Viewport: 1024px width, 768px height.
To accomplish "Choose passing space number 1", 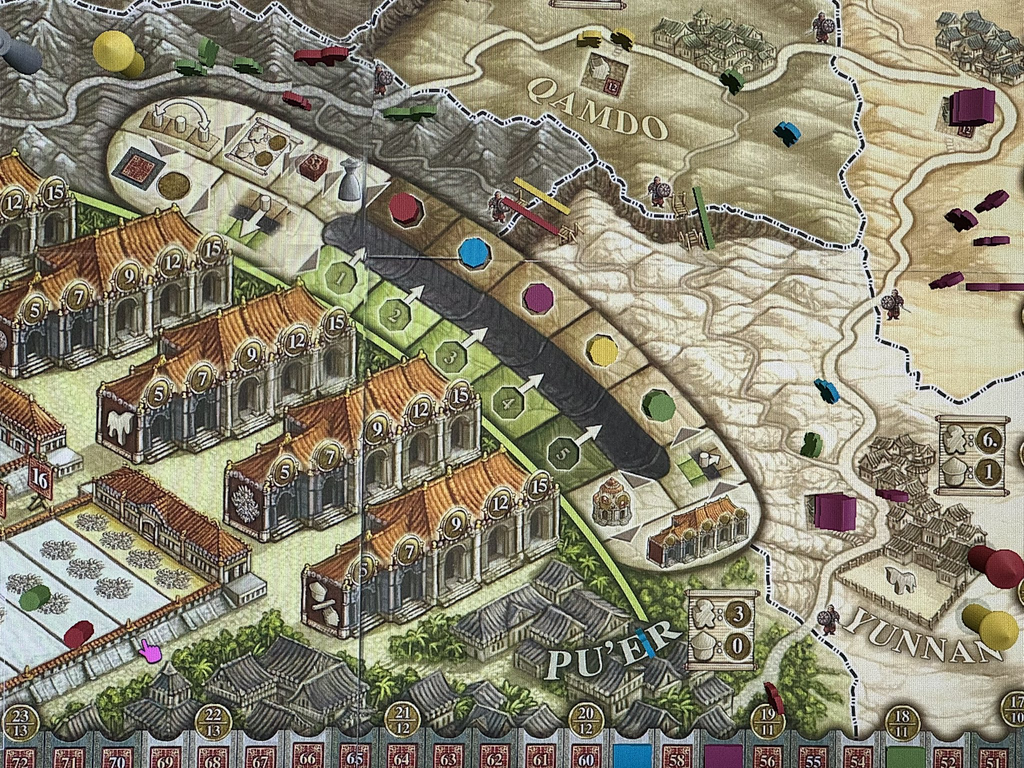I will click(x=345, y=275).
